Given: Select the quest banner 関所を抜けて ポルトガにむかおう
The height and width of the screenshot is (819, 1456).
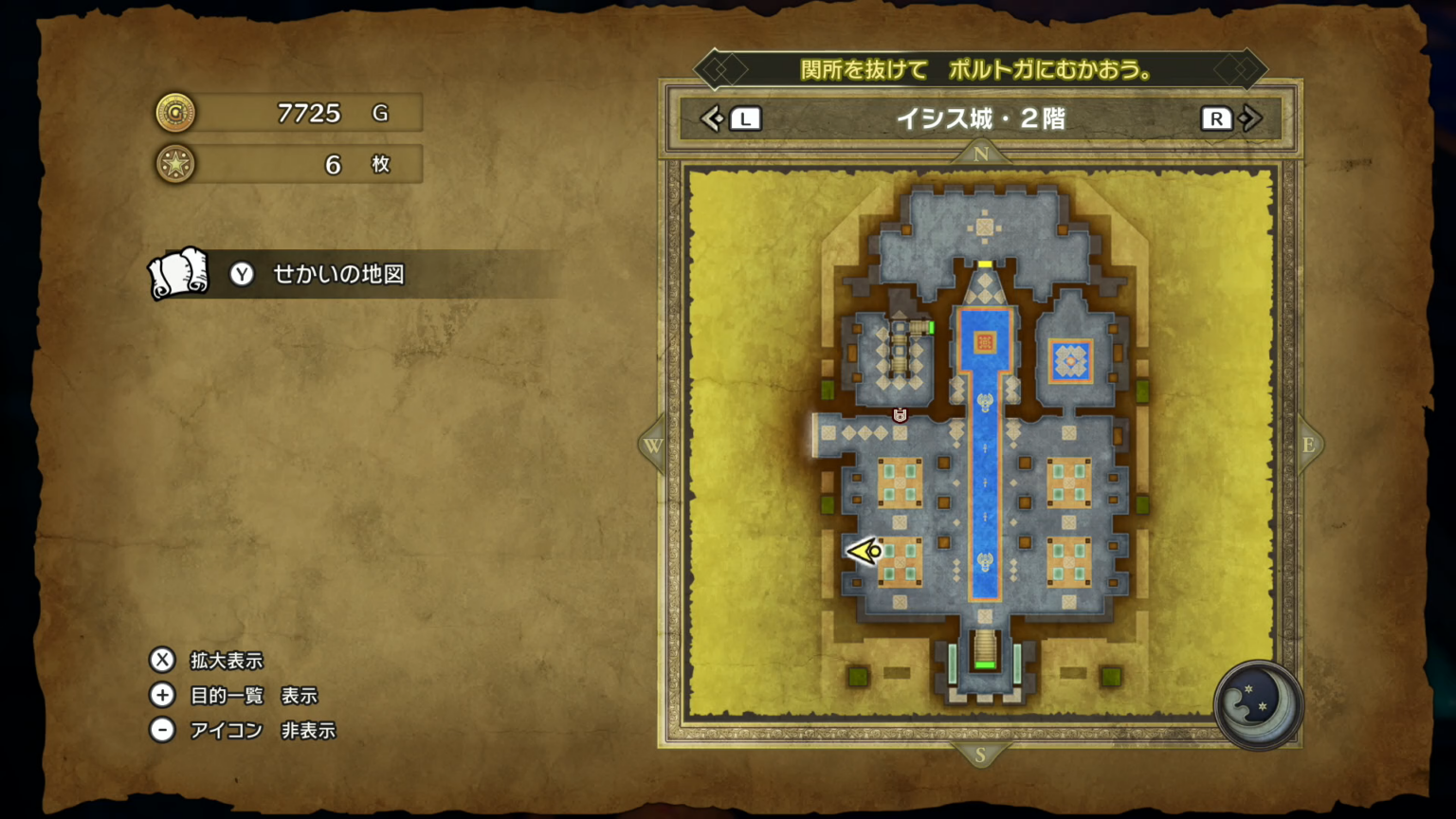Looking at the screenshot, I should point(983,69).
